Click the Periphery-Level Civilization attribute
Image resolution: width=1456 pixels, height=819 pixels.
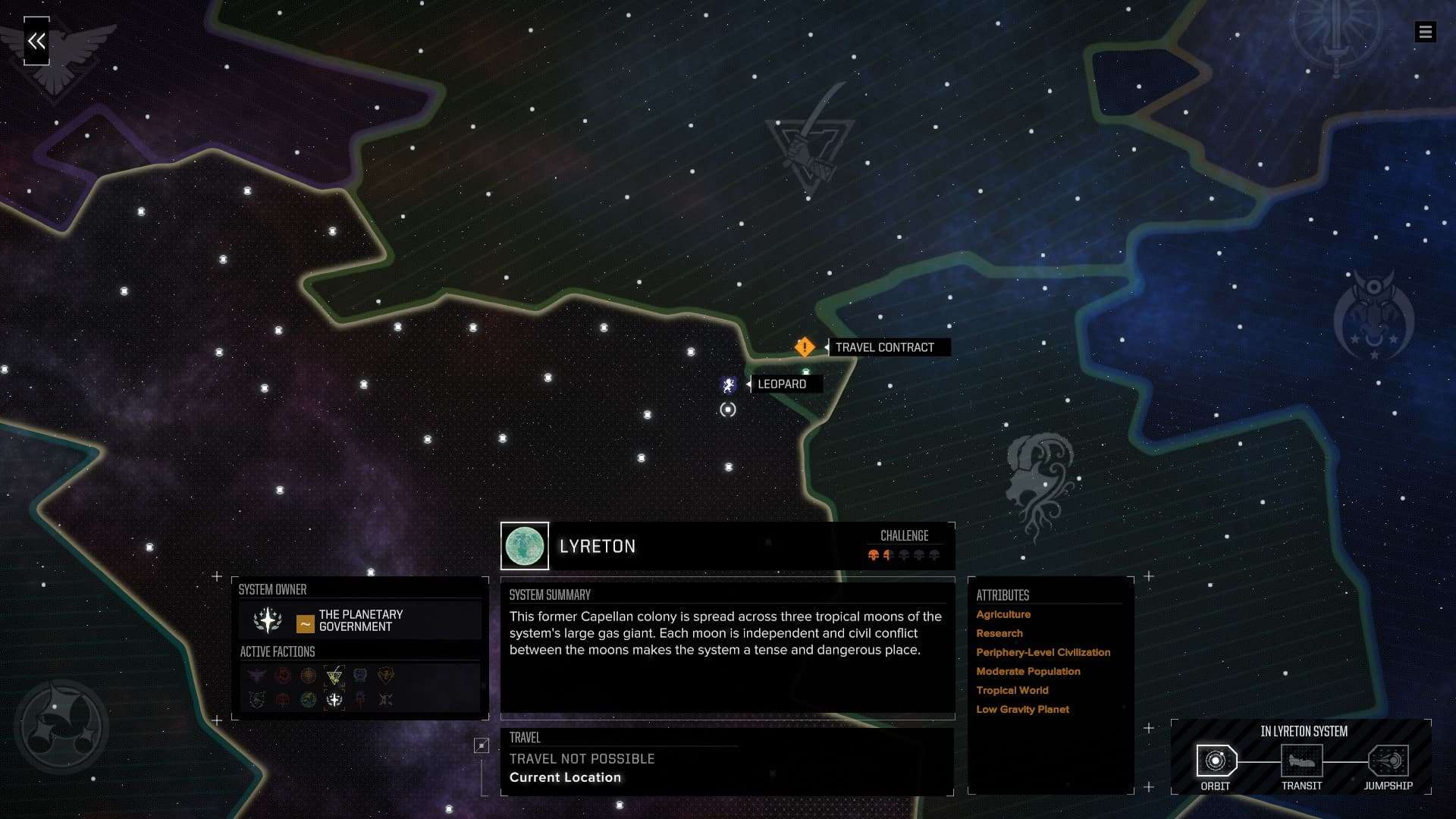pyautogui.click(x=1043, y=652)
